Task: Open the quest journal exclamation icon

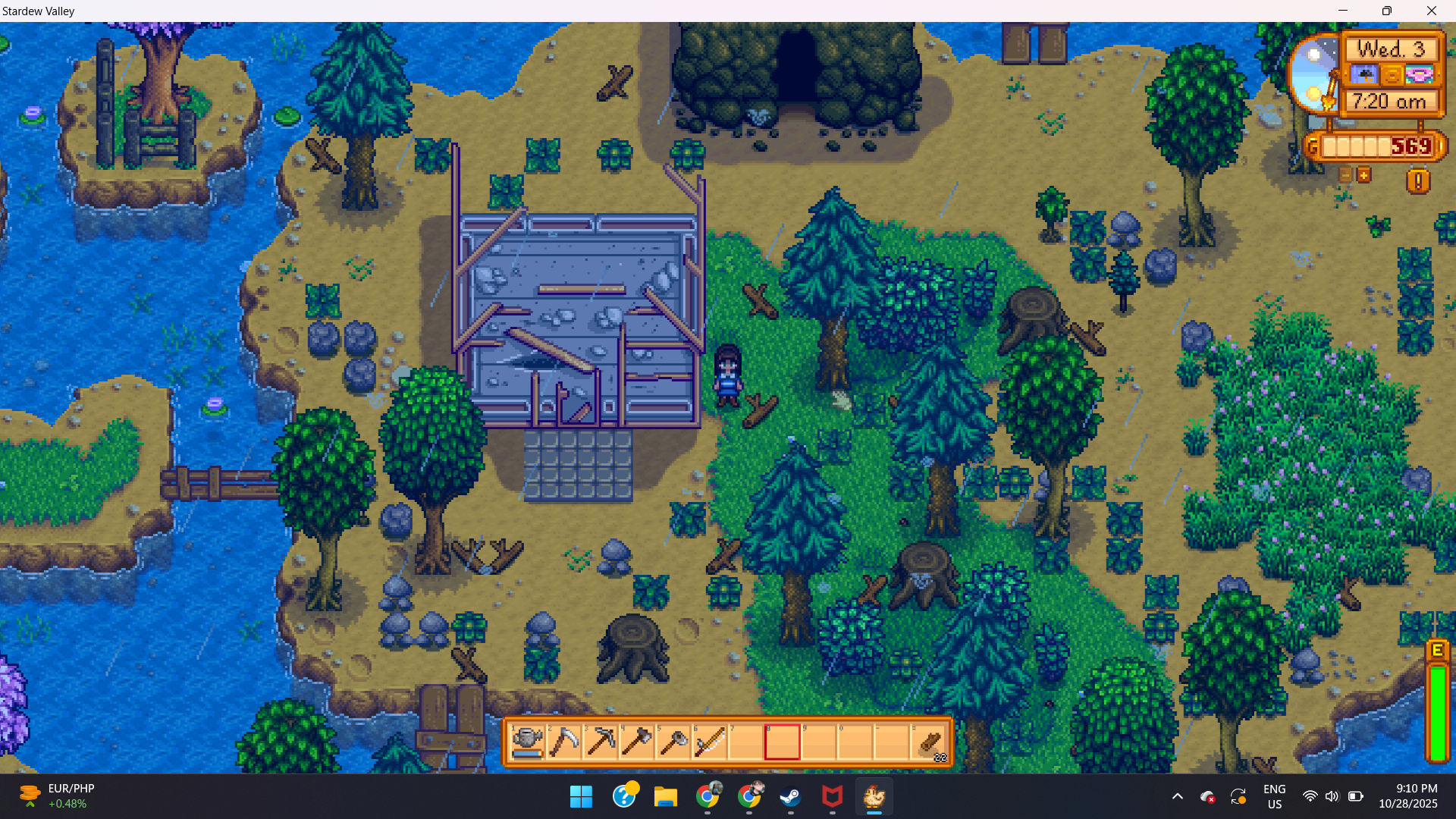Action: [1418, 181]
